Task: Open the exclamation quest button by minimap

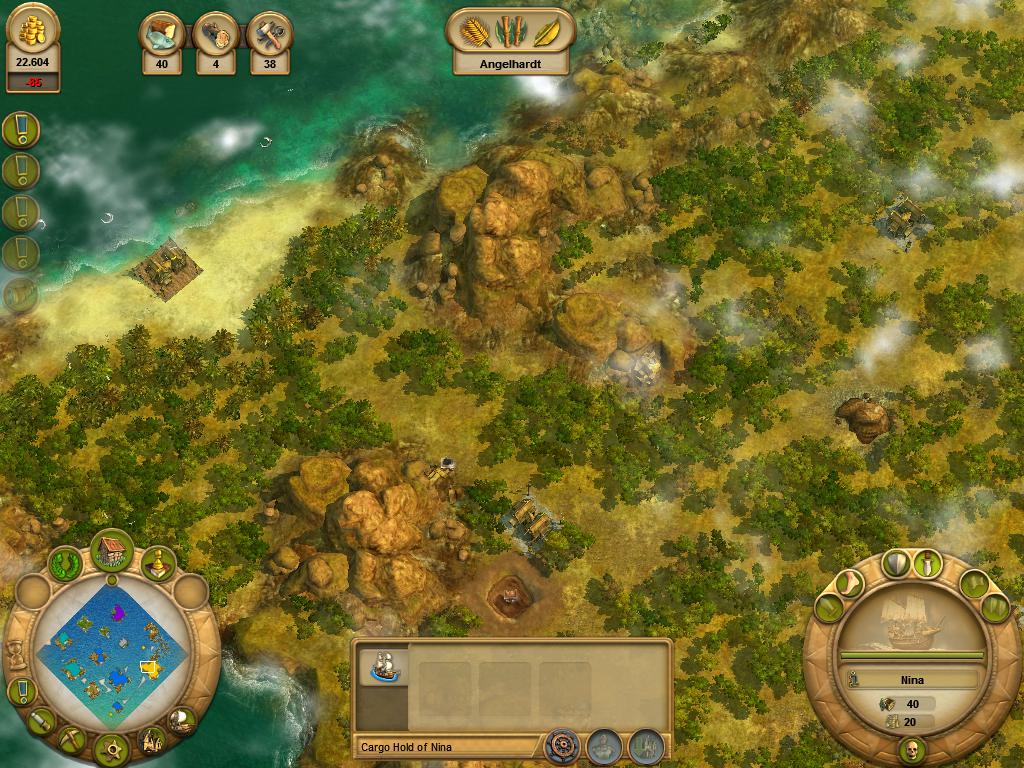Action: pyautogui.click(x=21, y=691)
